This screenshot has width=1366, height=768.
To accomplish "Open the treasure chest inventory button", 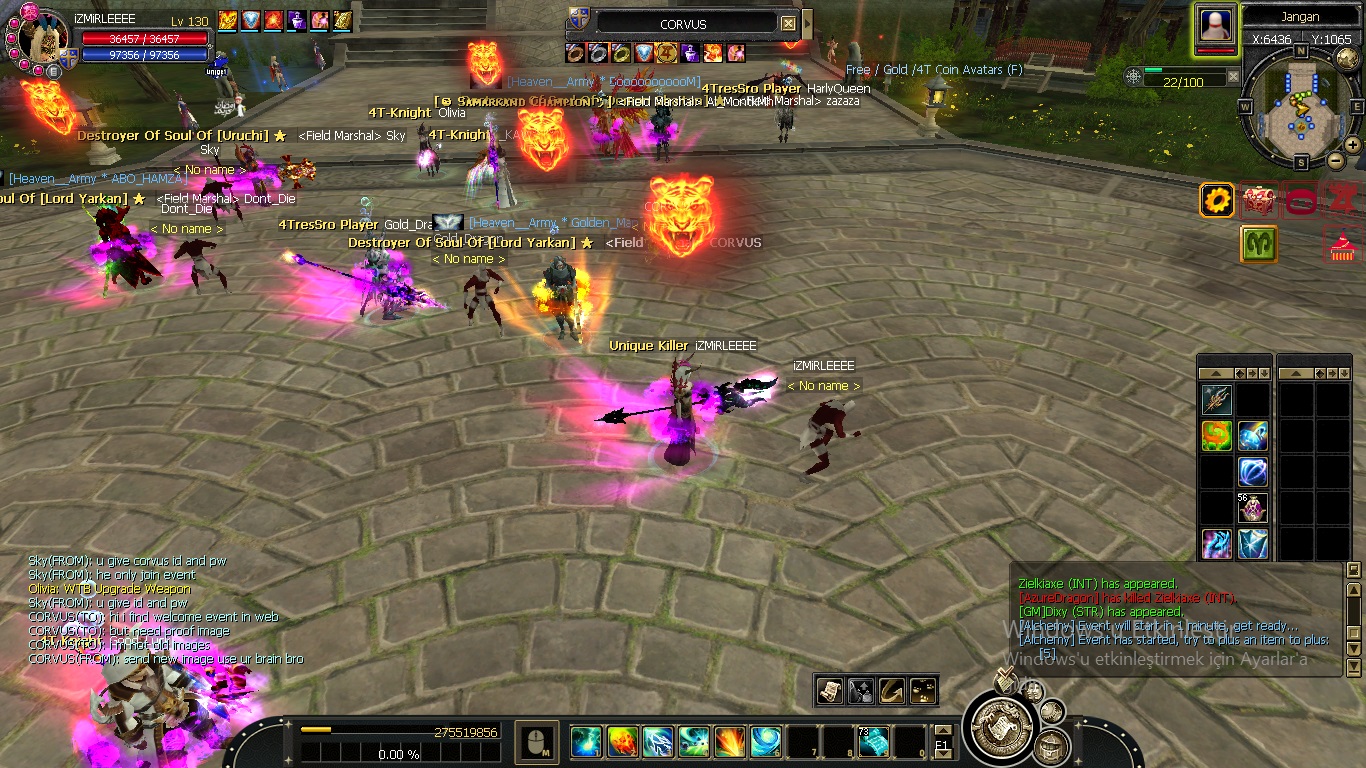I will pos(1051,746).
